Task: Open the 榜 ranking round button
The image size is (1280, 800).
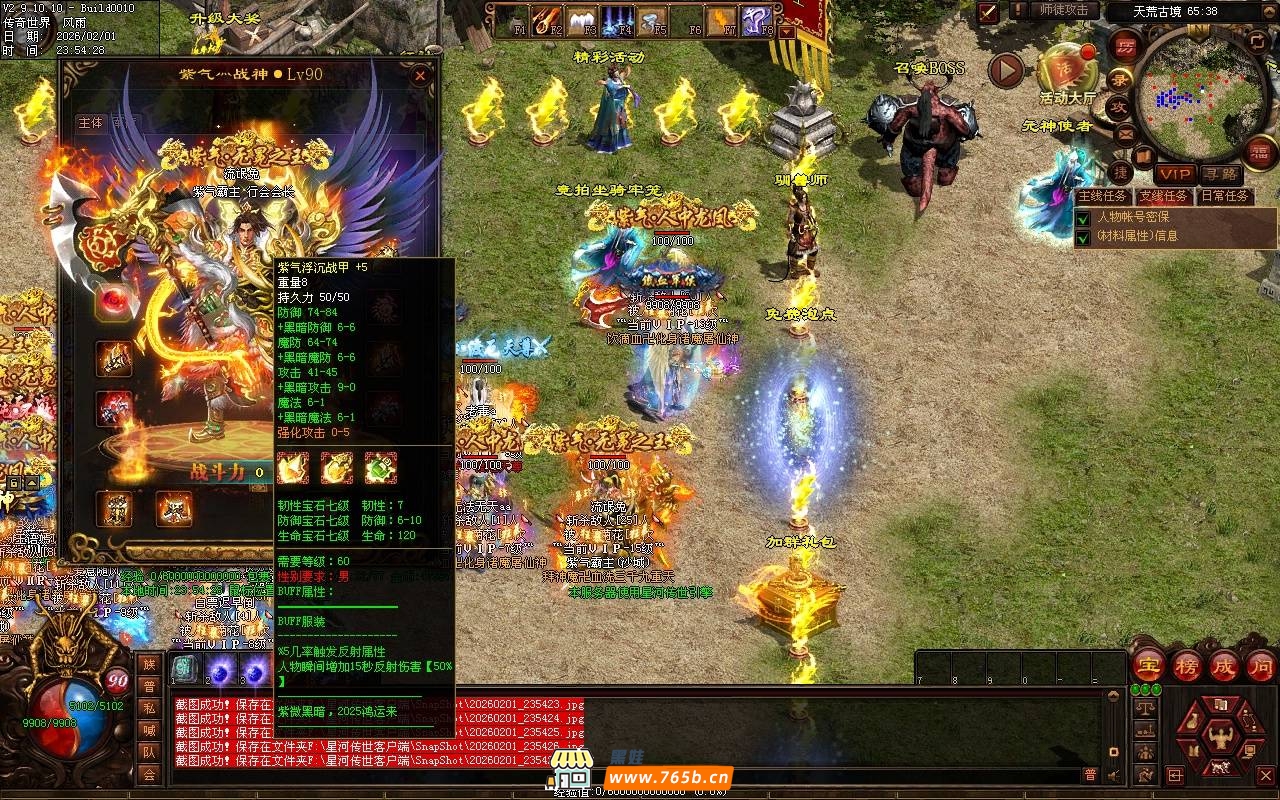Action: tap(1186, 666)
